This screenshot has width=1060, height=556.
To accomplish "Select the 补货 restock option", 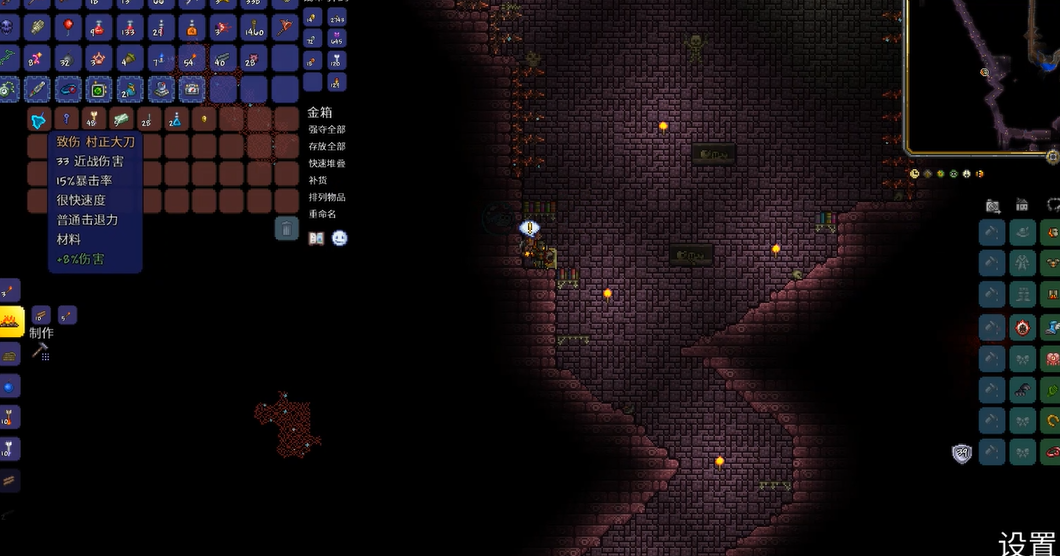I will 317,180.
